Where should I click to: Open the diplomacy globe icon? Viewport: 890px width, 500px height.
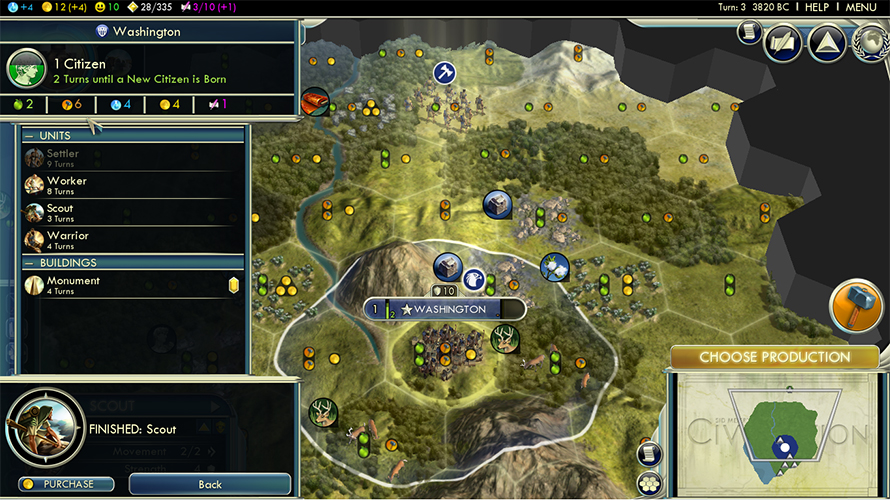click(871, 42)
